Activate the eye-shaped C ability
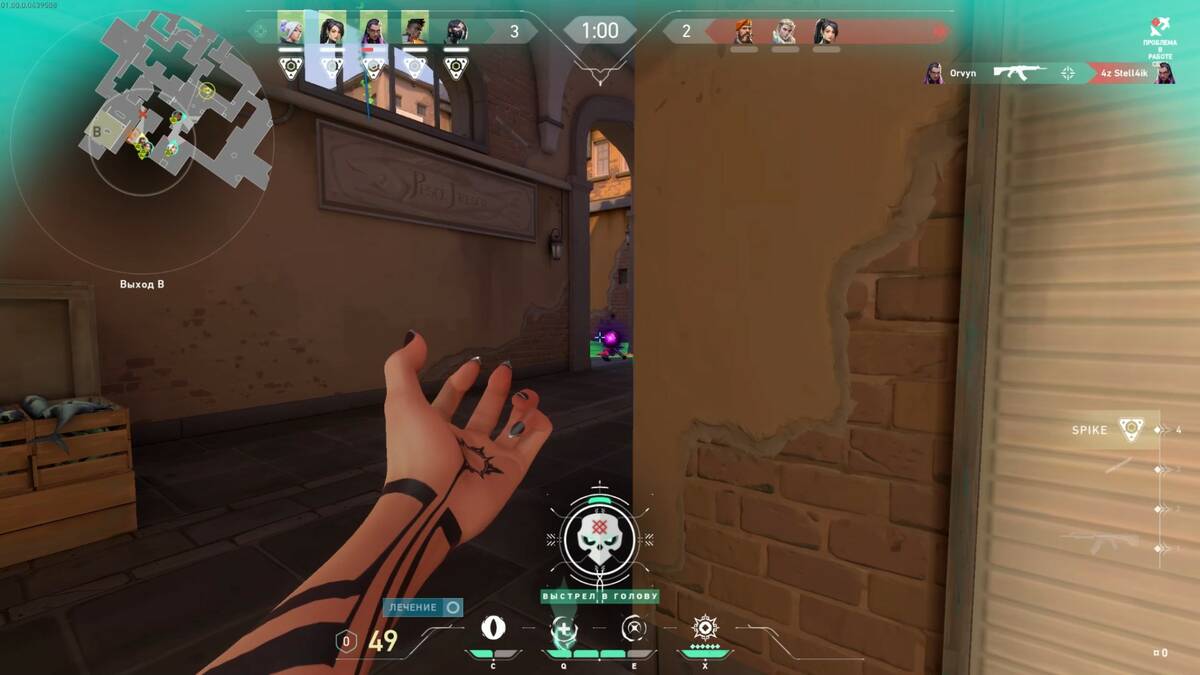This screenshot has width=1200, height=675. (493, 628)
